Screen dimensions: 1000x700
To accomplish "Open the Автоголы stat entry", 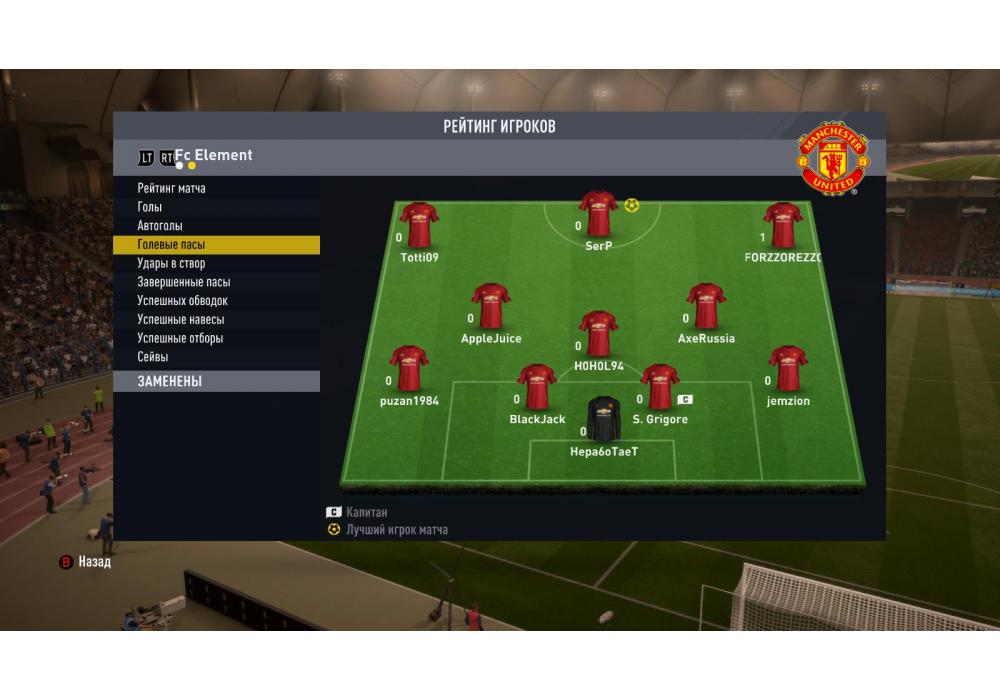I will pyautogui.click(x=160, y=226).
